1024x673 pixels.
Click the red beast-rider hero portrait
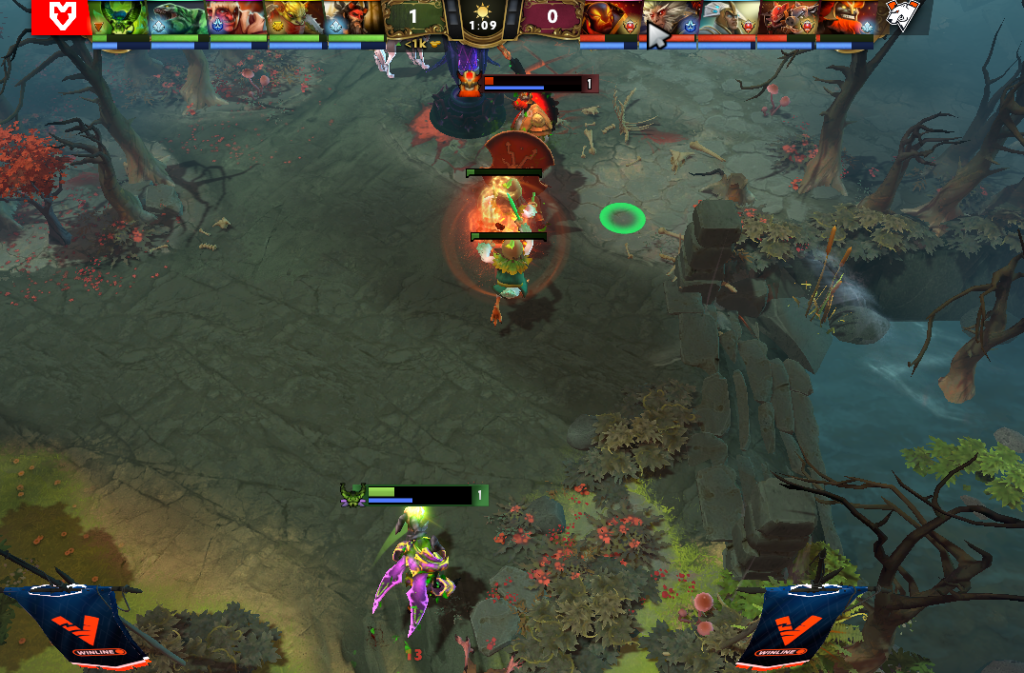coord(786,17)
